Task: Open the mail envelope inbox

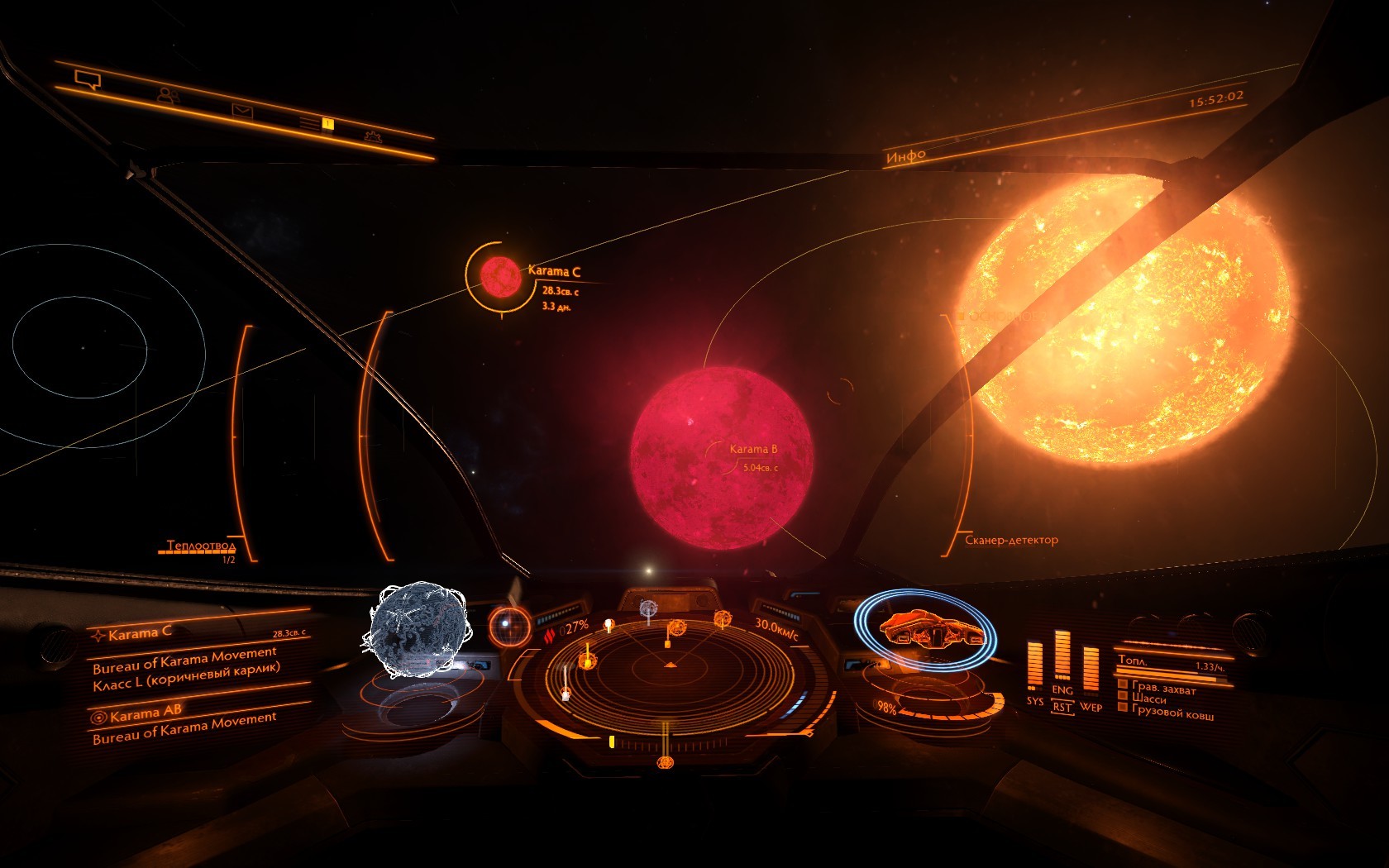Action: point(242,111)
